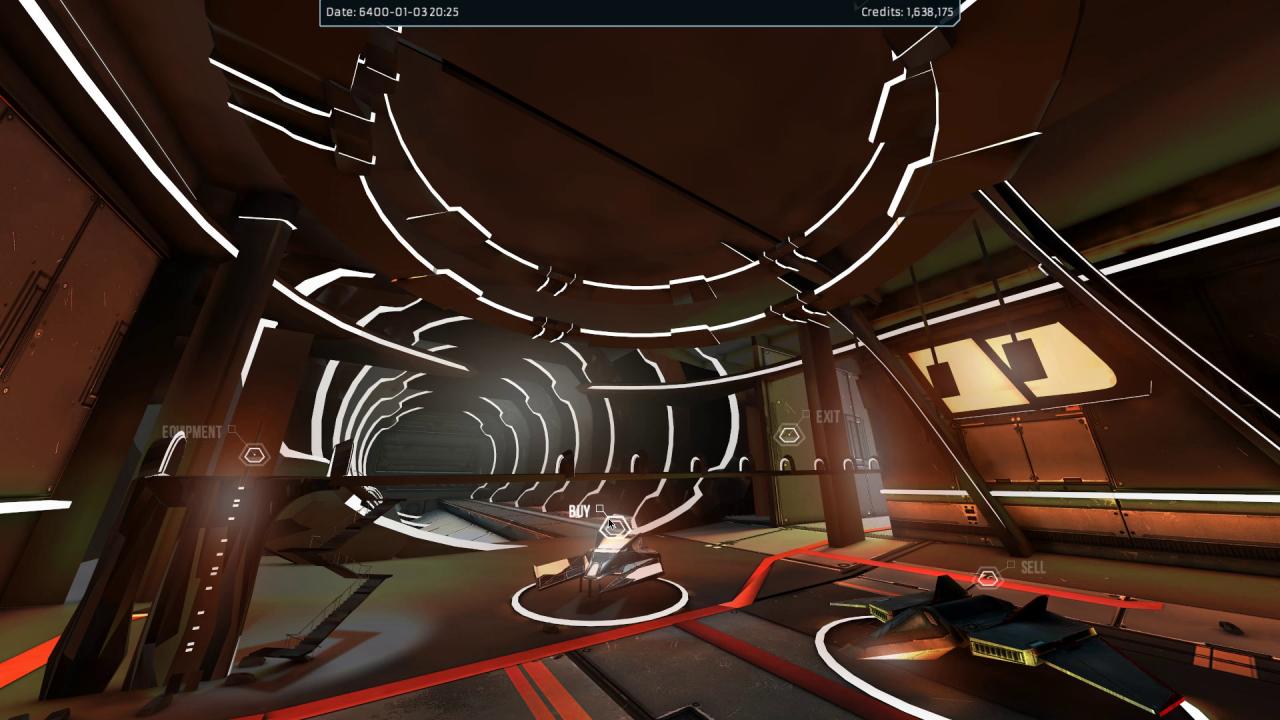Select the SELL text label near the parked ship
This screenshot has height=720, width=1280.
pyautogui.click(x=1033, y=566)
